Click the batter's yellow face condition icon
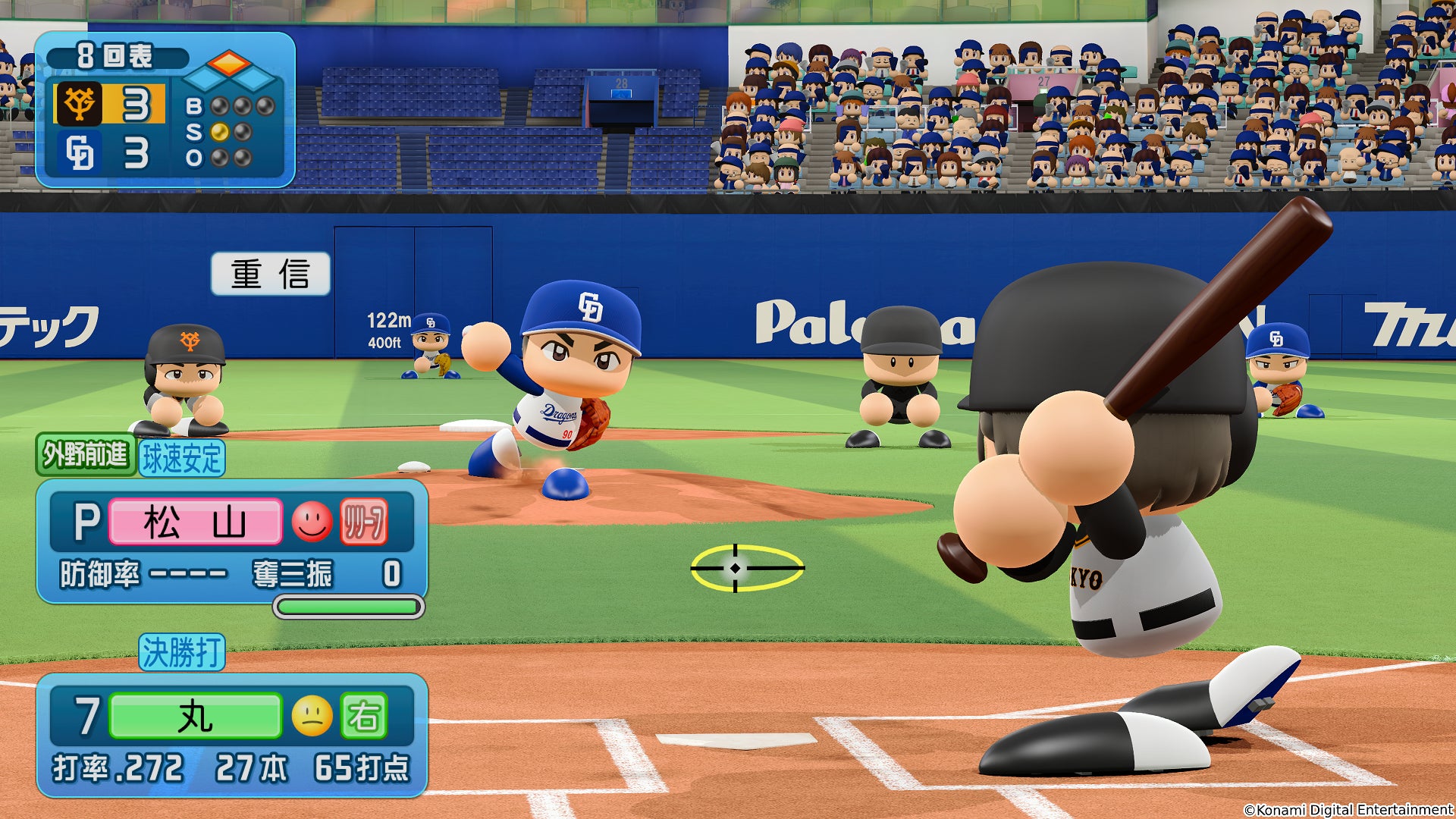The image size is (1456, 819). [312, 716]
